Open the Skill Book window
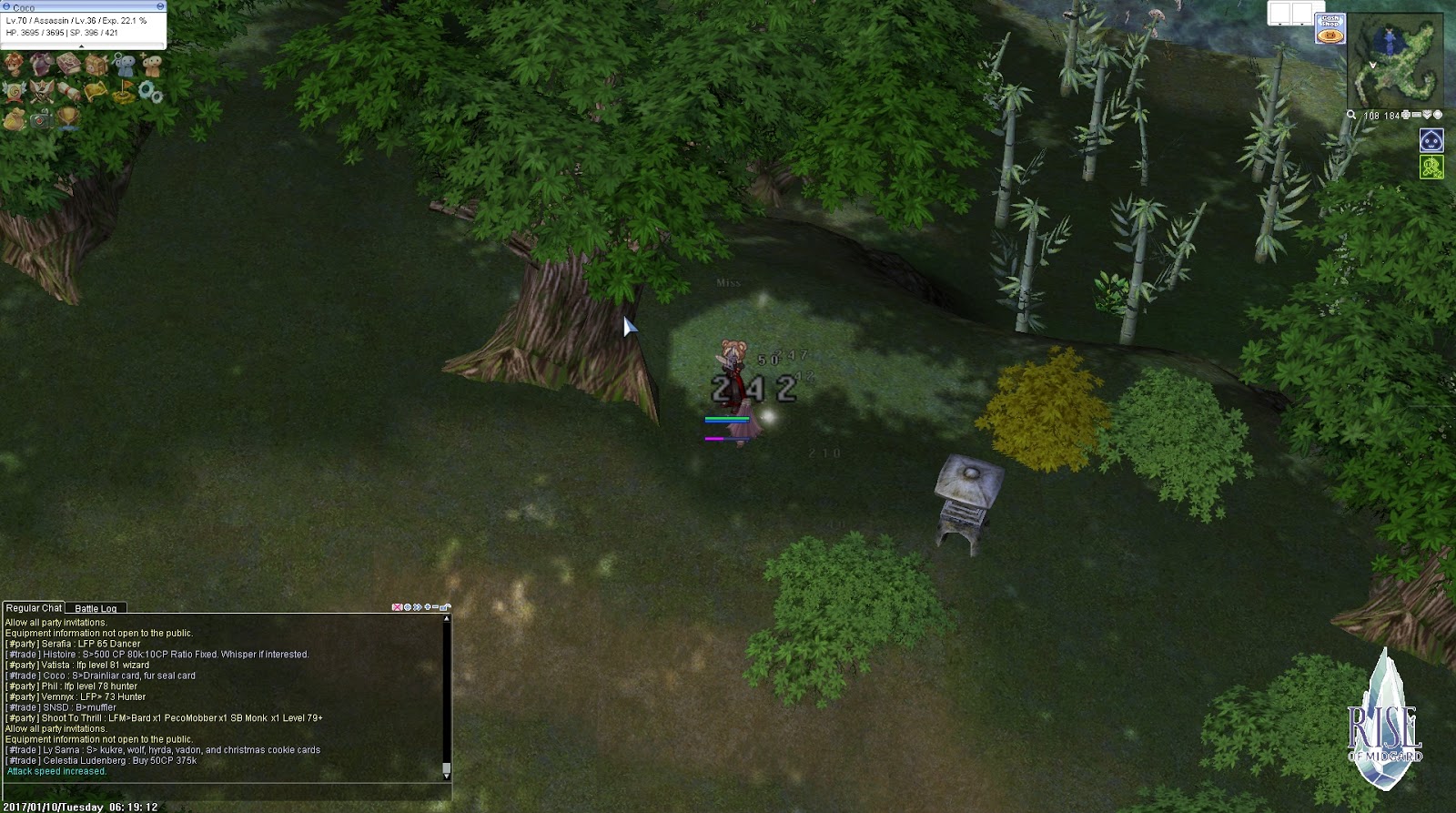Image resolution: width=1456 pixels, height=813 pixels. (68, 64)
